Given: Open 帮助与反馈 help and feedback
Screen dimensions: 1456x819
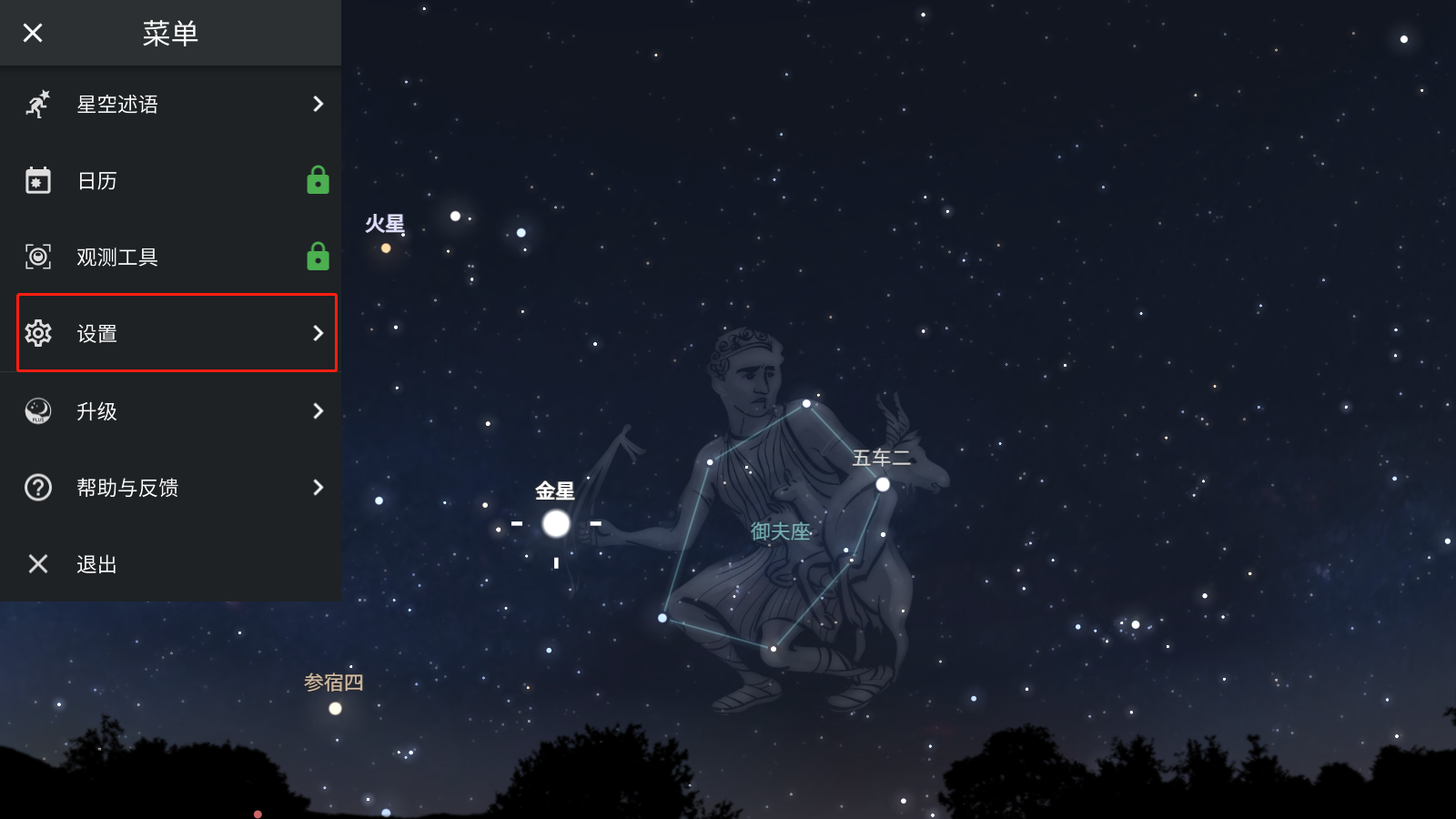Looking at the screenshot, I should click(x=173, y=488).
